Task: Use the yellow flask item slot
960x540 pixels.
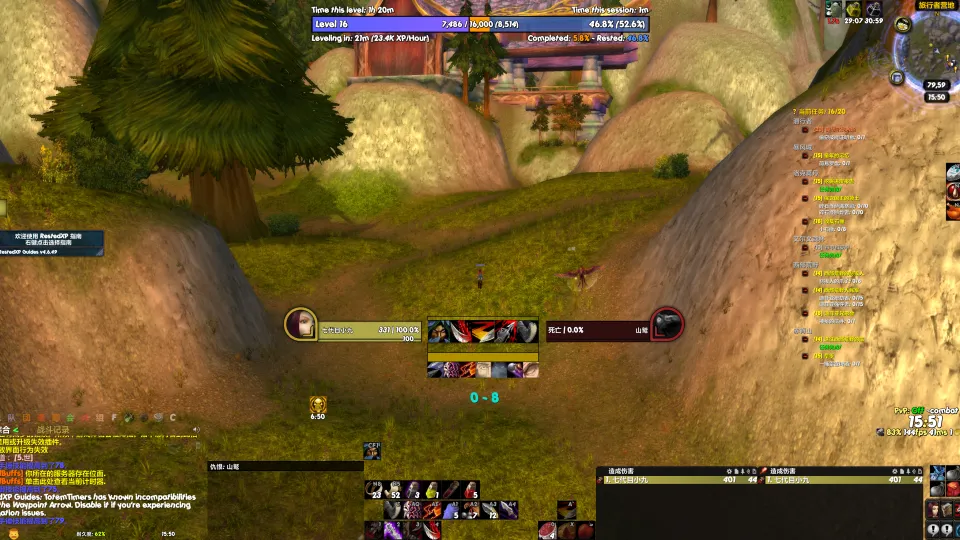Action: pos(432,489)
